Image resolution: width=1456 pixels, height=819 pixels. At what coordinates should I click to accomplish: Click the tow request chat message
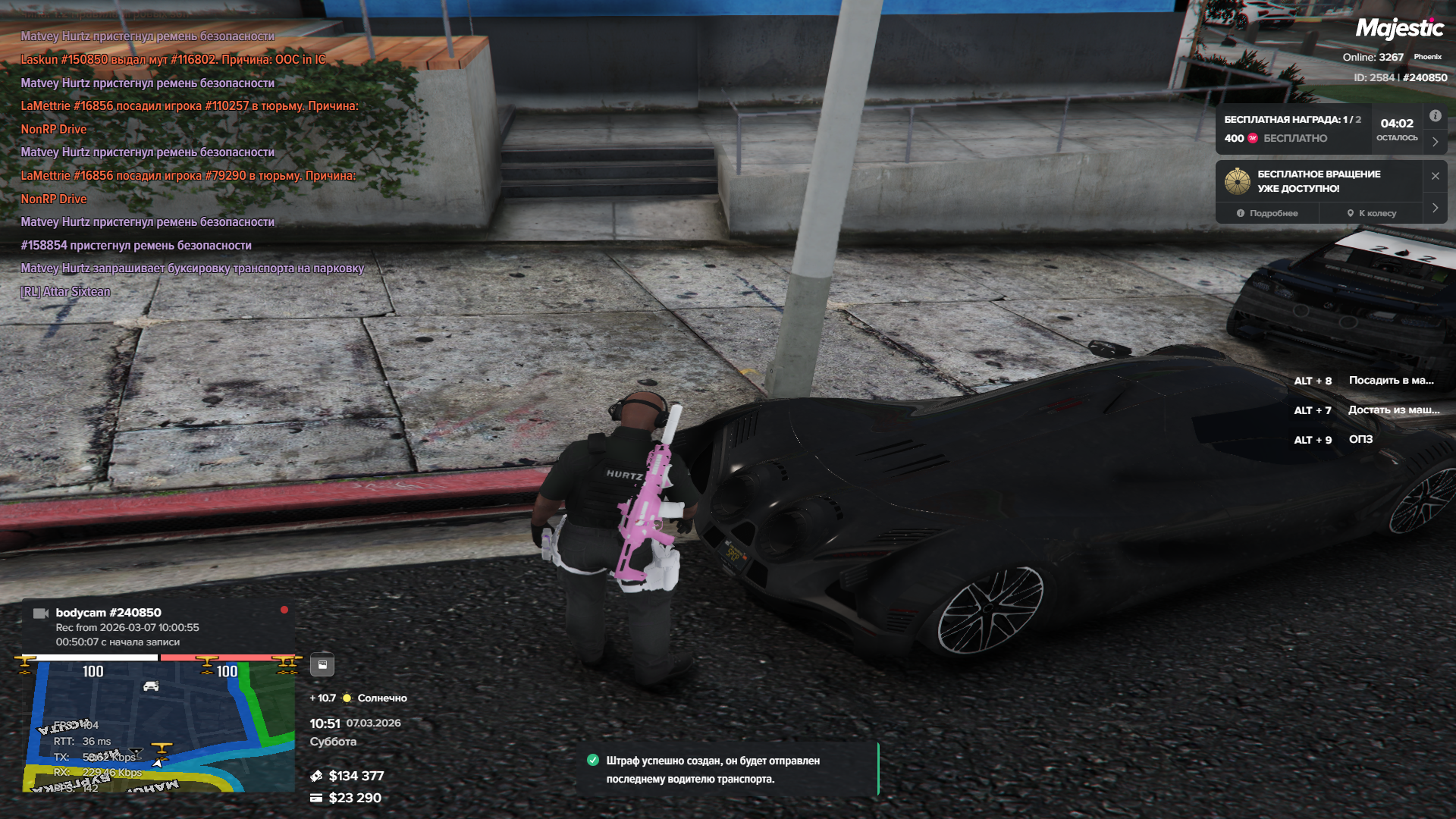pyautogui.click(x=193, y=268)
